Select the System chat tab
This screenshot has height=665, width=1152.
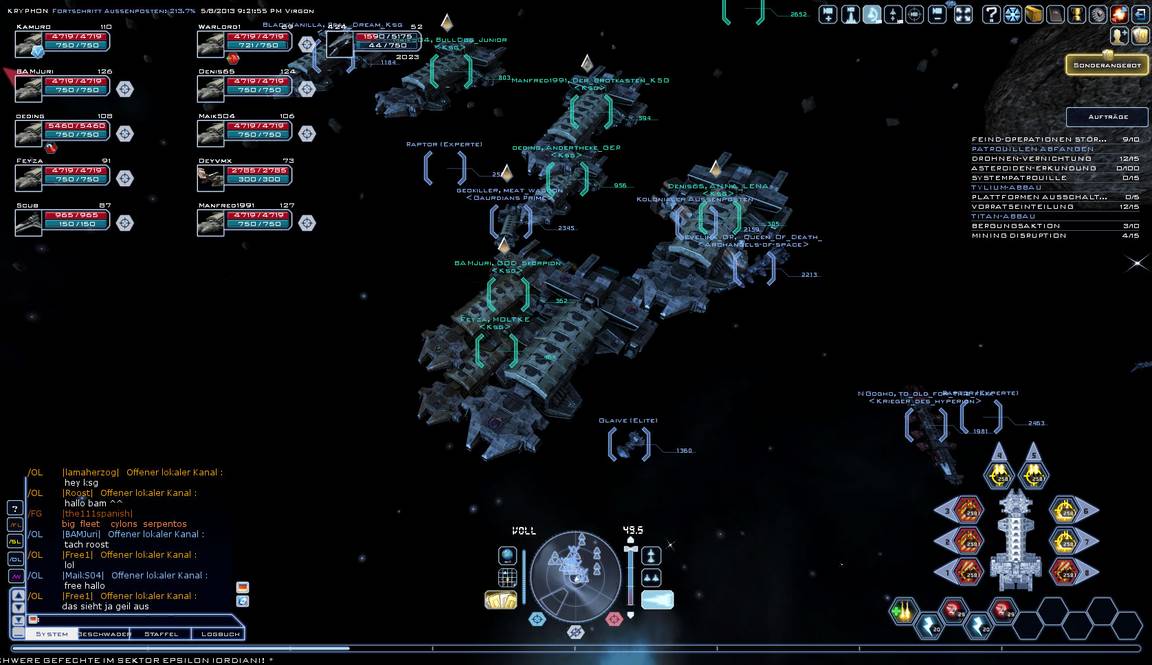52,634
